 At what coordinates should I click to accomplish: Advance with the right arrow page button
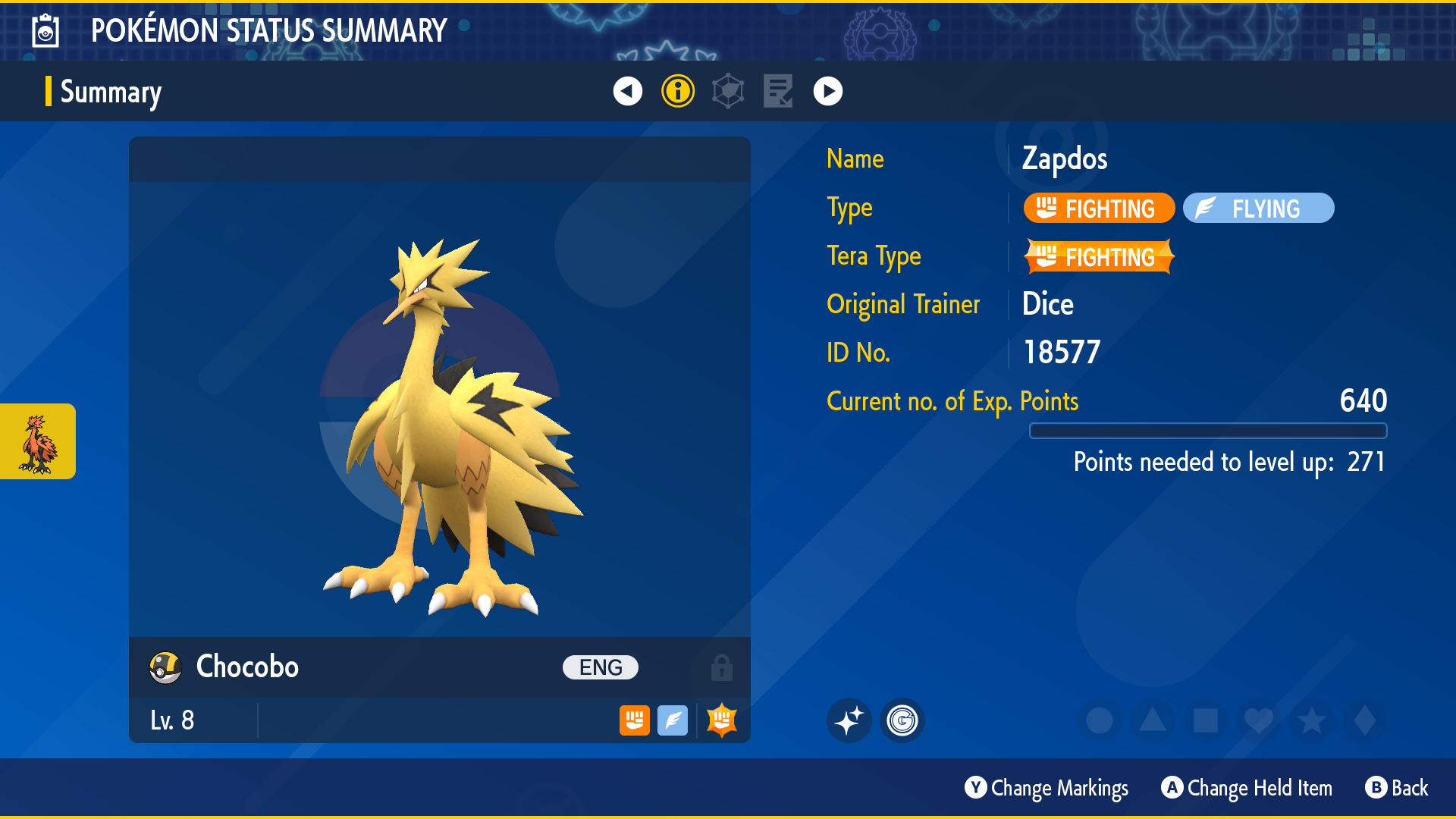[x=827, y=92]
